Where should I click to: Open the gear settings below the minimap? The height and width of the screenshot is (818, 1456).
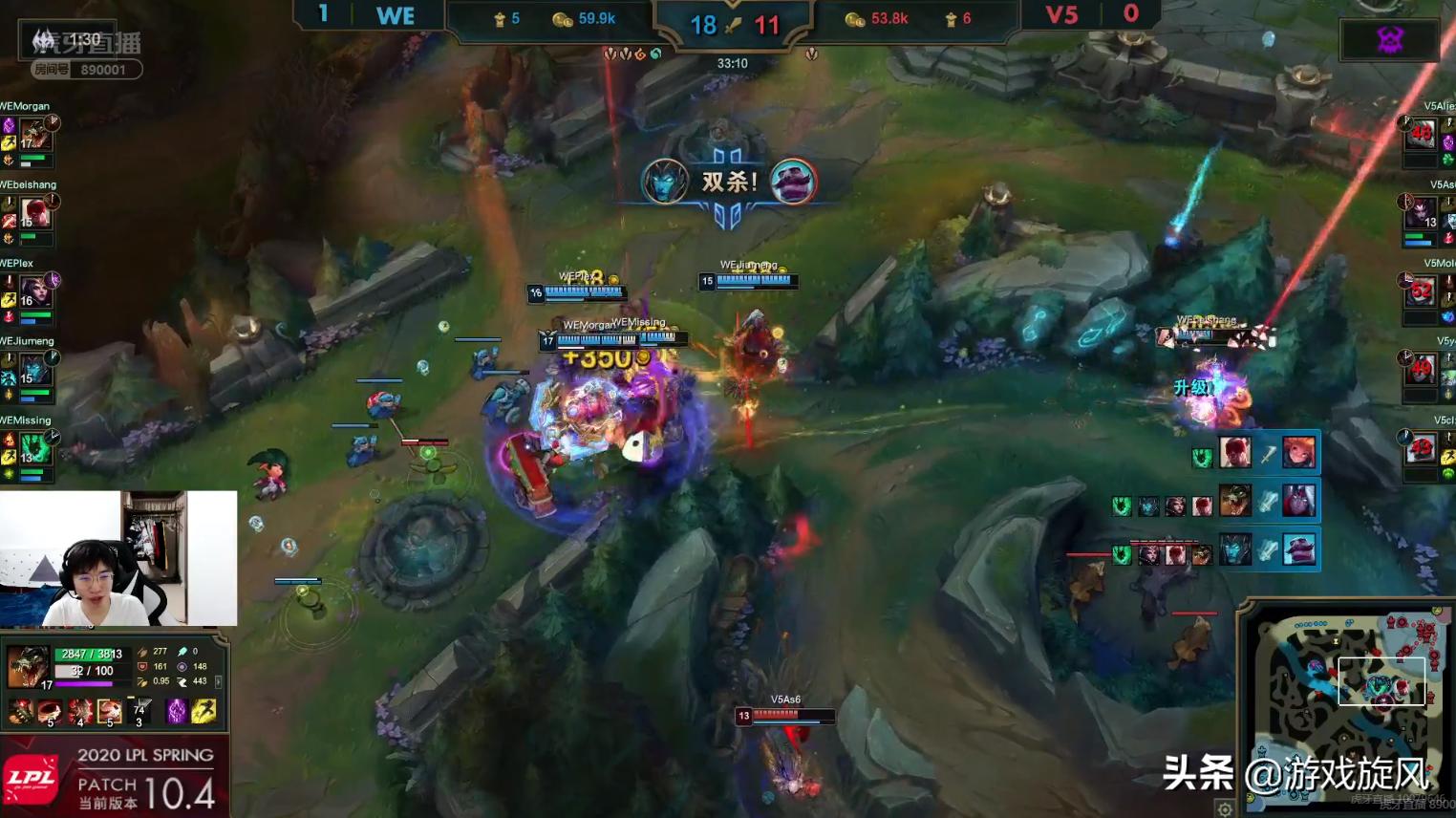[x=1225, y=809]
